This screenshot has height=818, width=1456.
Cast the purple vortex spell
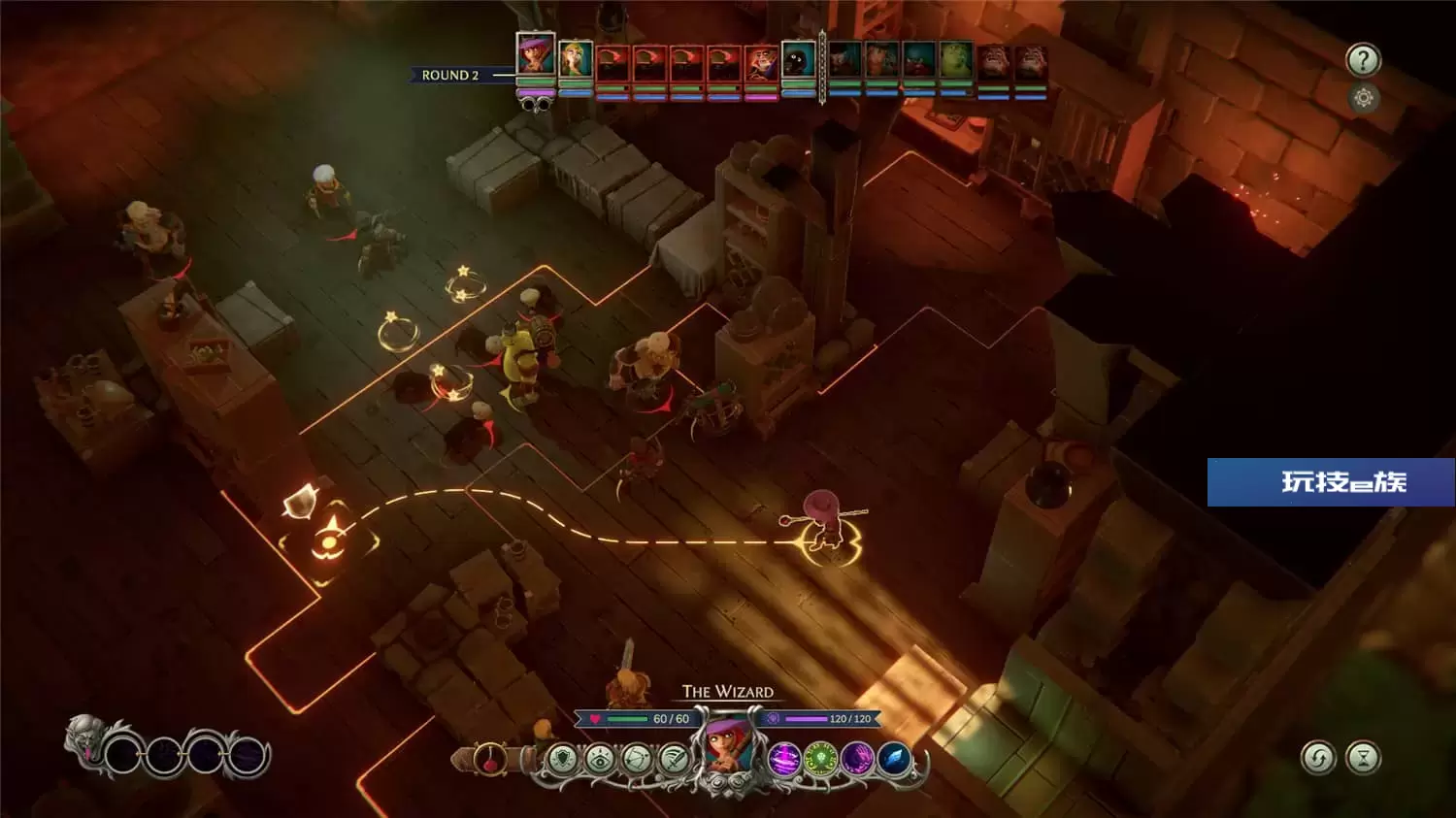click(x=784, y=759)
